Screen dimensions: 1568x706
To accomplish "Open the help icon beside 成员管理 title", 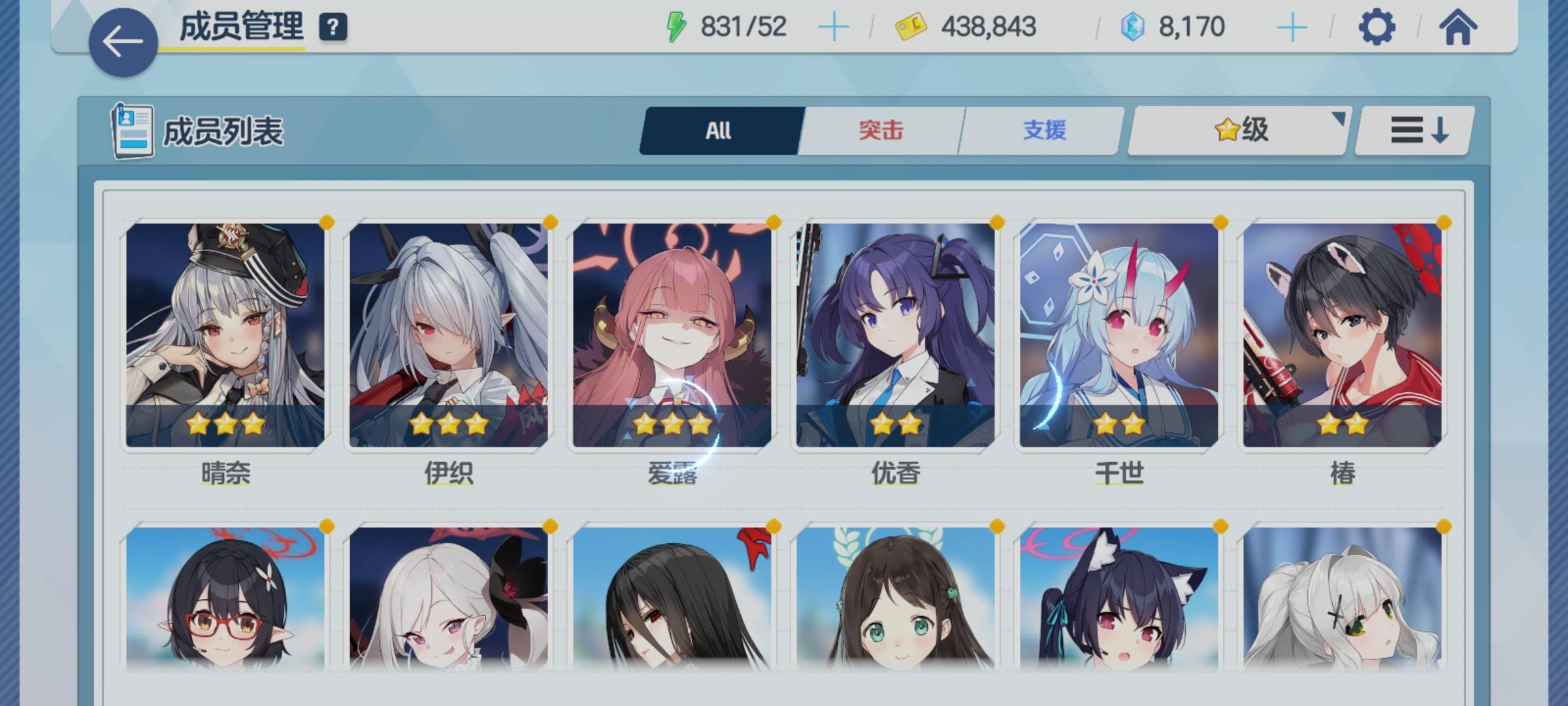I will (x=333, y=27).
